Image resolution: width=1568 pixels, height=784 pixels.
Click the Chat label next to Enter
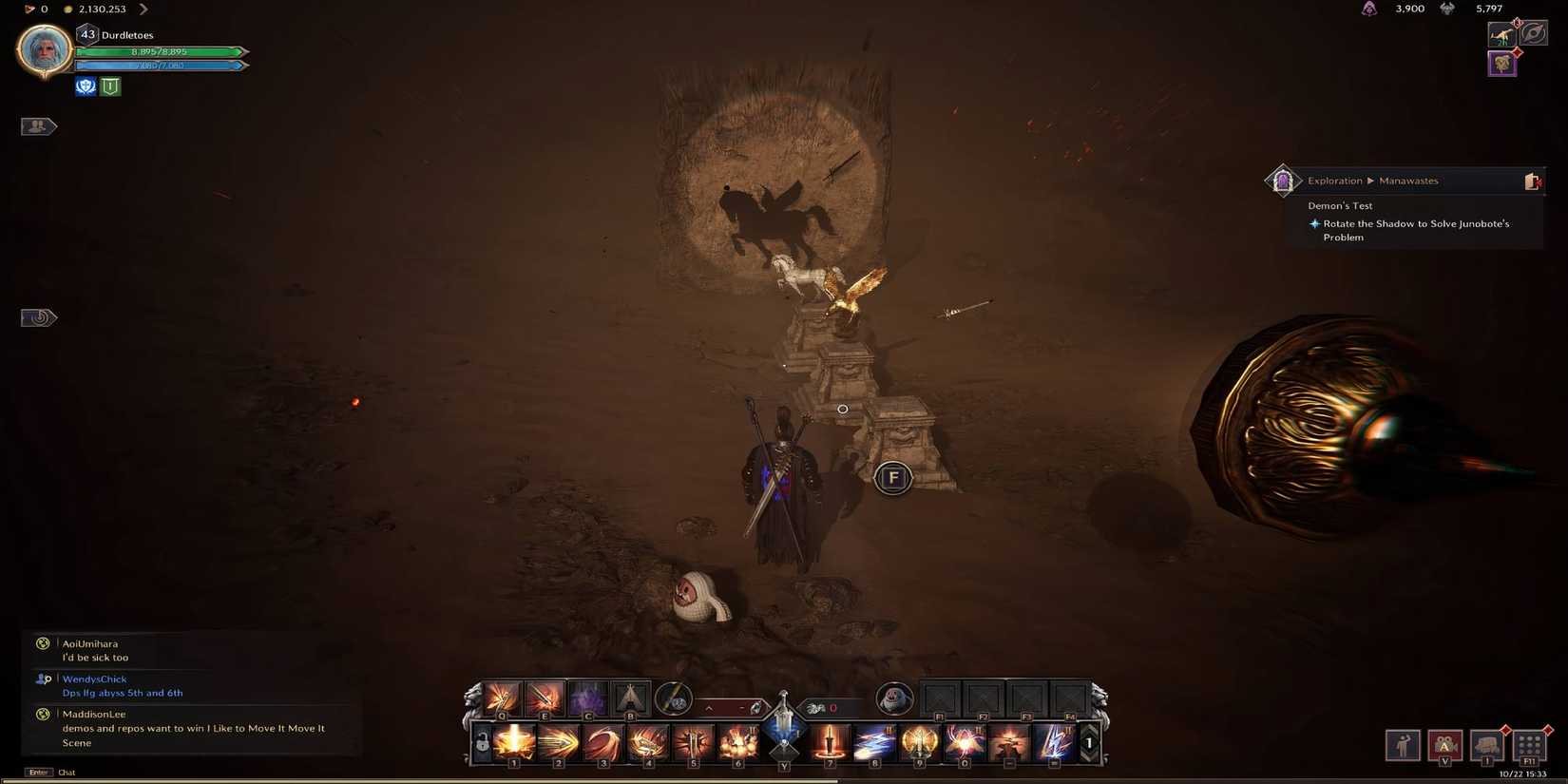coord(66,772)
